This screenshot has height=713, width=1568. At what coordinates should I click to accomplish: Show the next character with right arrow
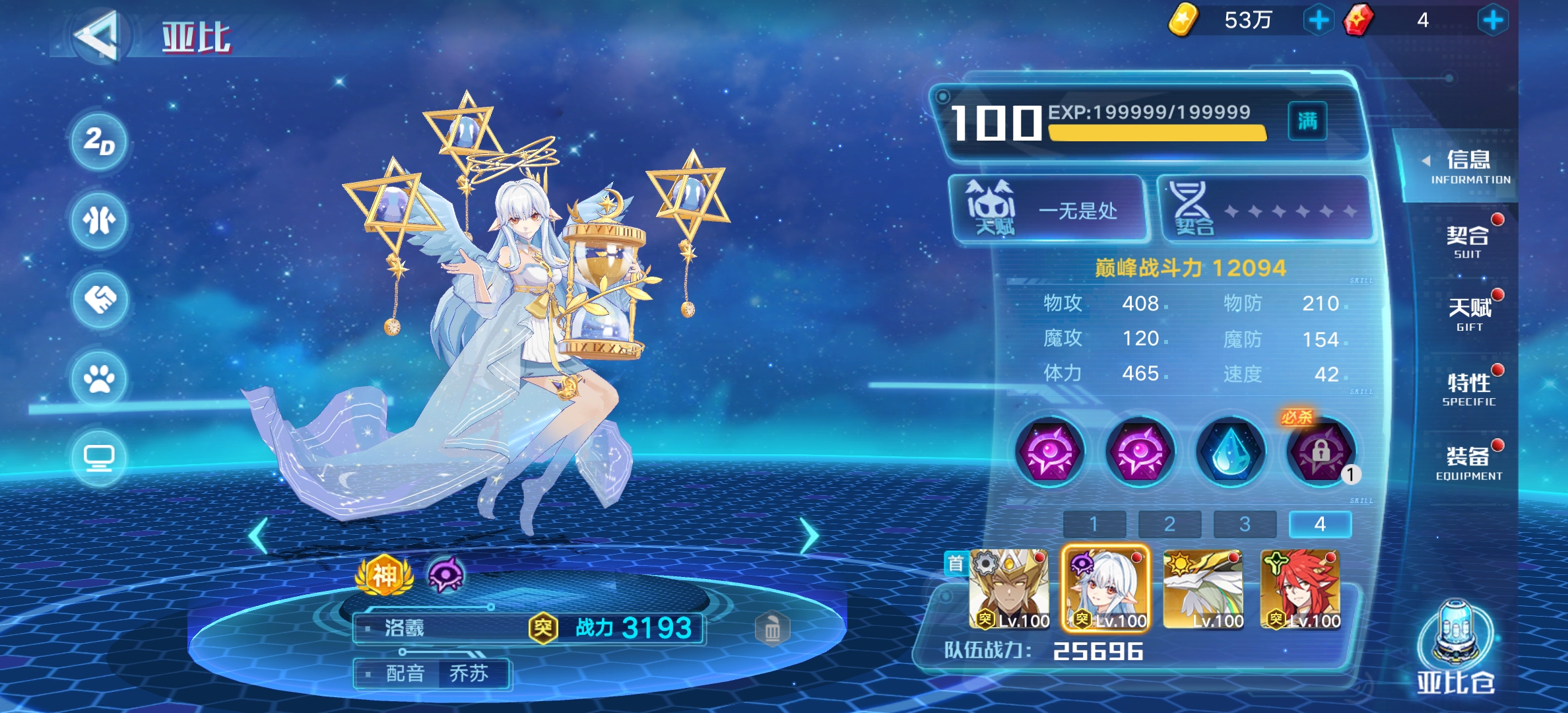[809, 535]
